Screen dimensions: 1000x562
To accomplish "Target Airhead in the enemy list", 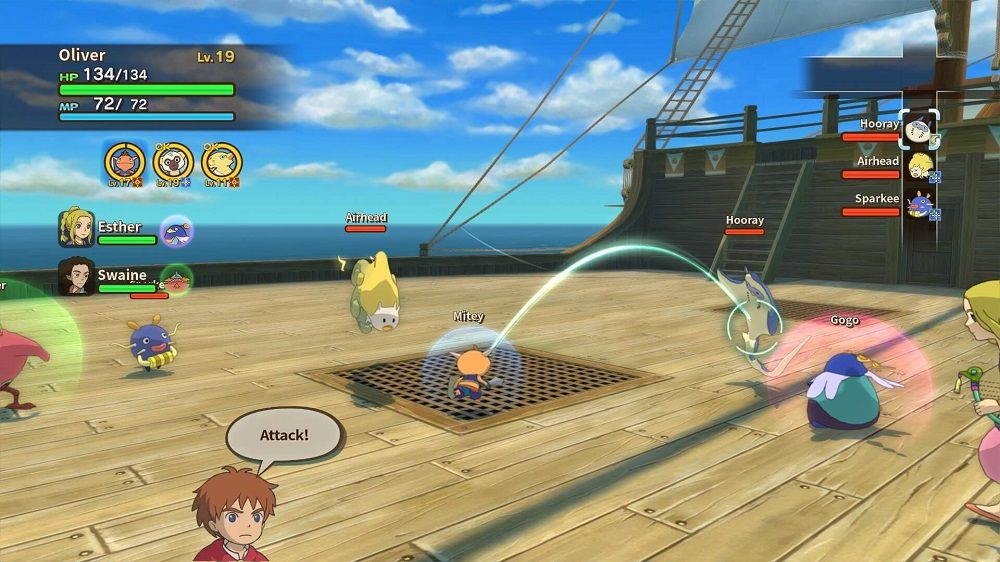I will 918,166.
